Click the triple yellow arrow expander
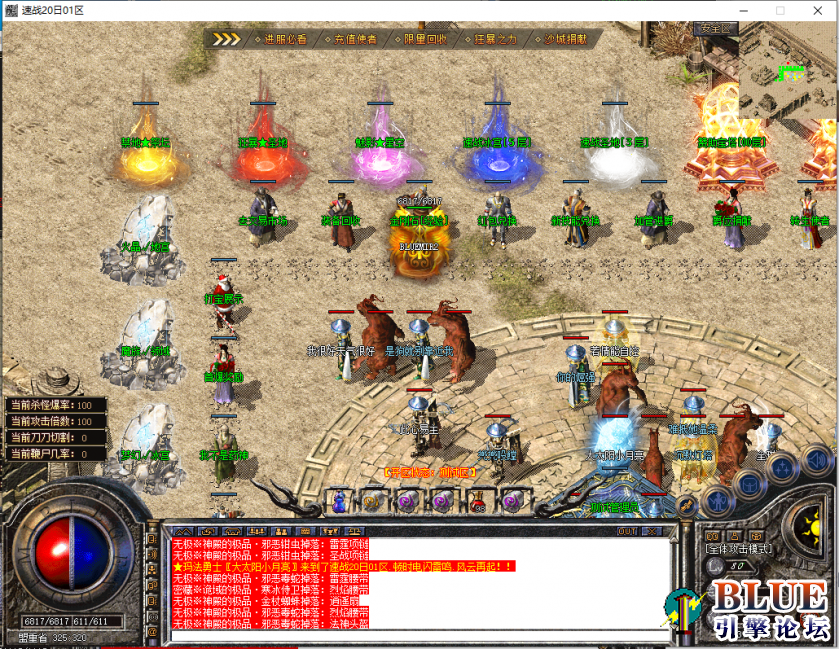The width and height of the screenshot is (839, 649). pyautogui.click(x=227, y=39)
